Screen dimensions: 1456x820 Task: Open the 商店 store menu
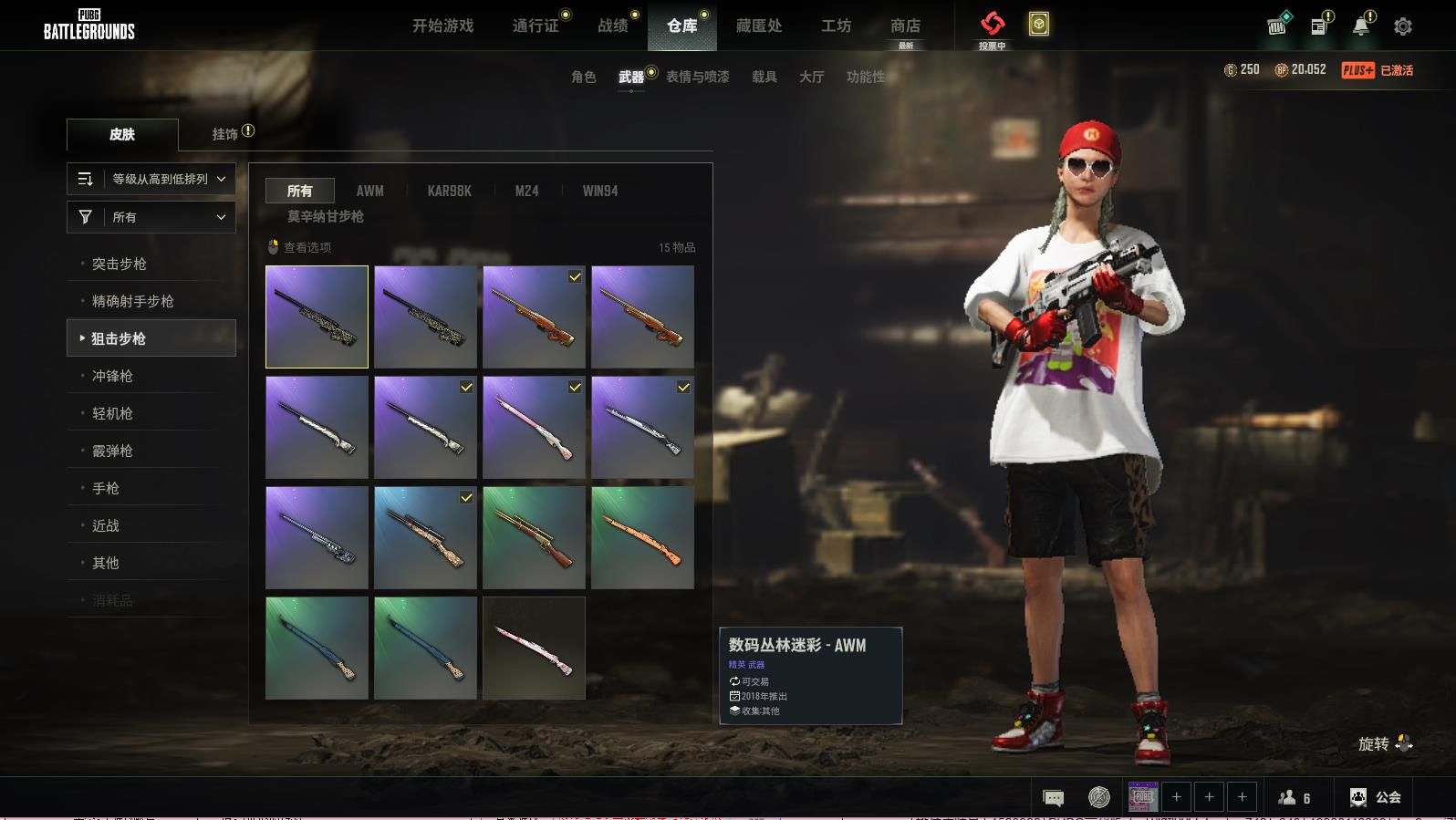905,26
